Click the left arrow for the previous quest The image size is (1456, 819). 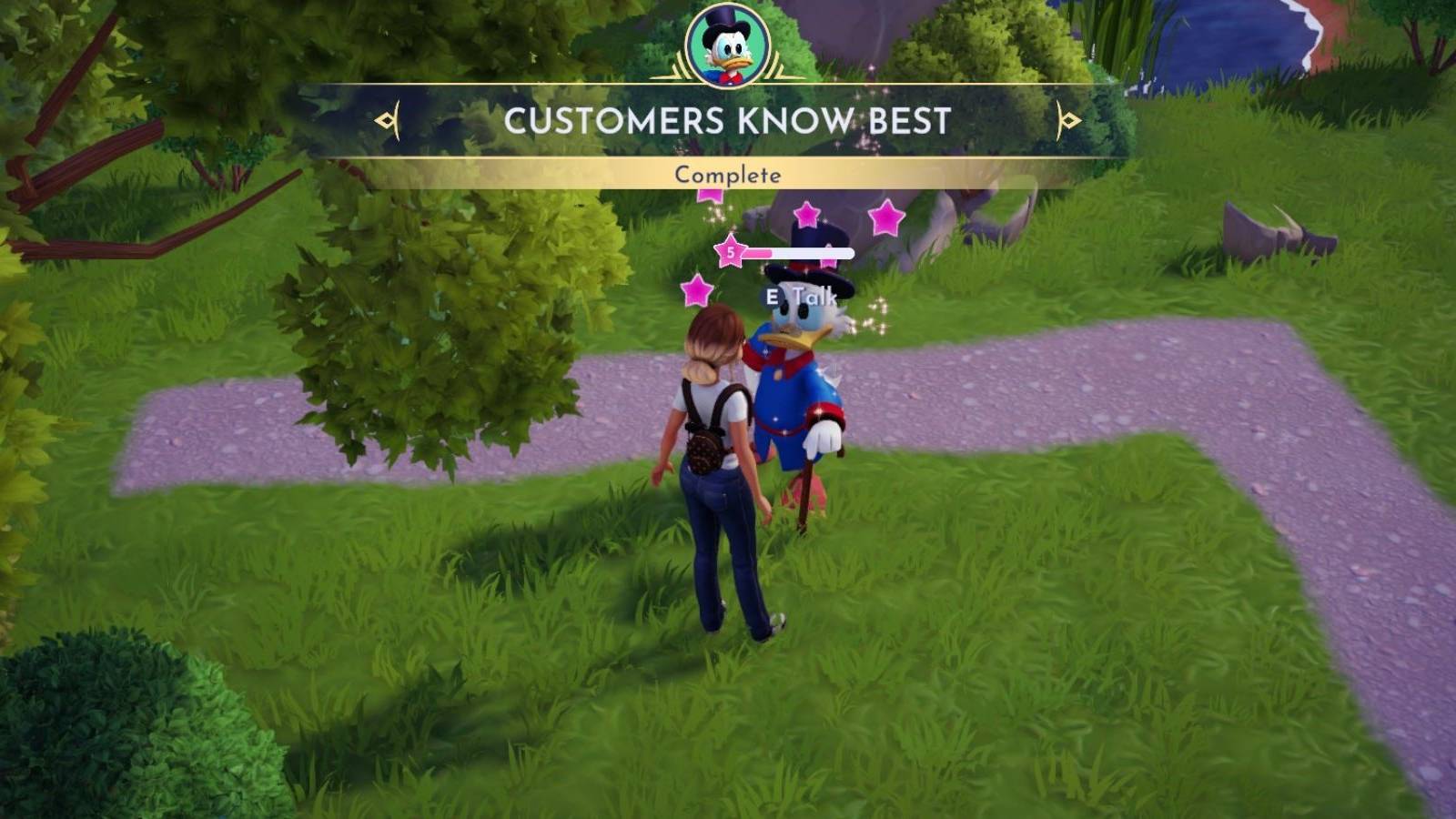[386, 120]
